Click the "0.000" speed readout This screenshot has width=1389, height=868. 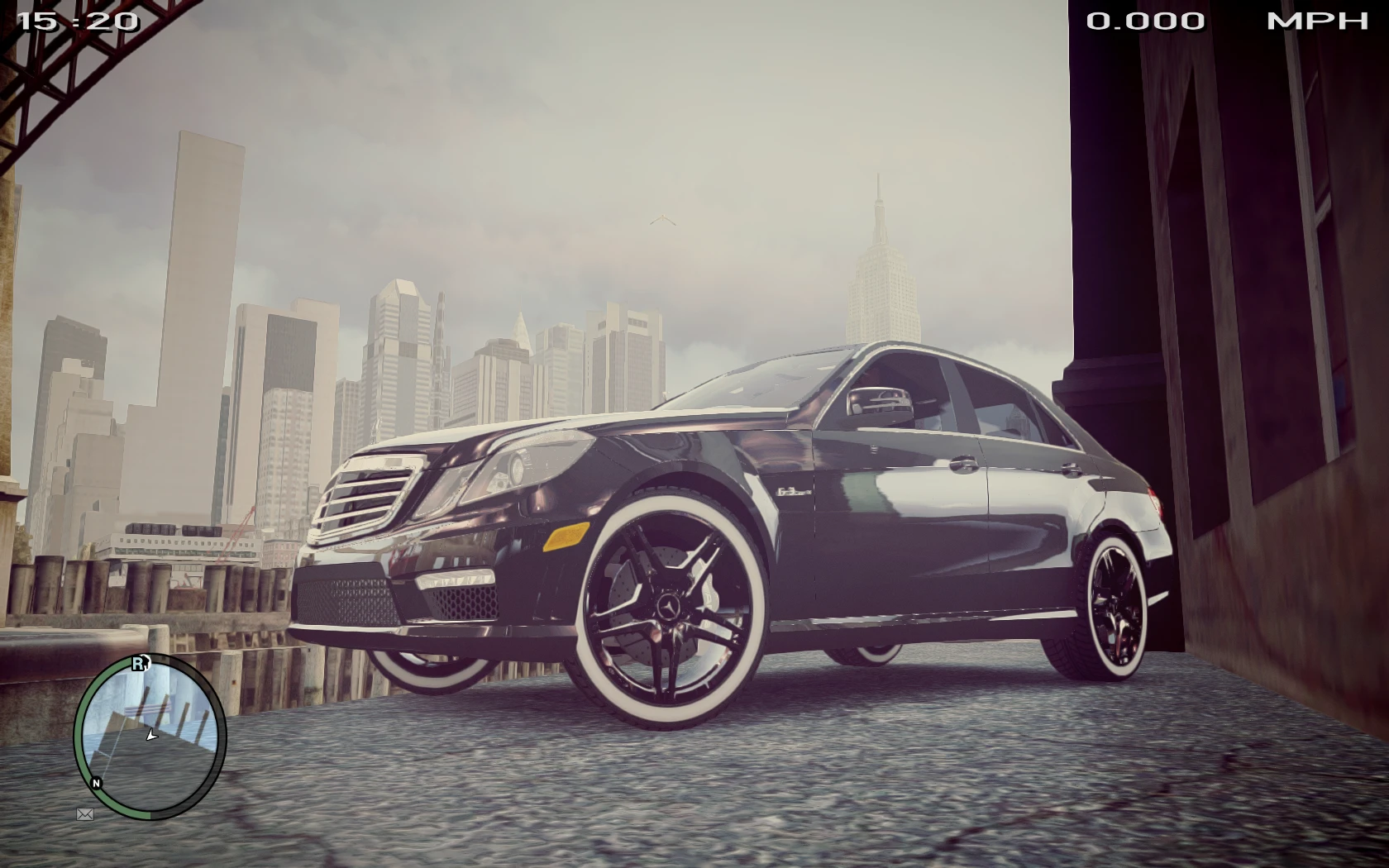coord(1143,21)
